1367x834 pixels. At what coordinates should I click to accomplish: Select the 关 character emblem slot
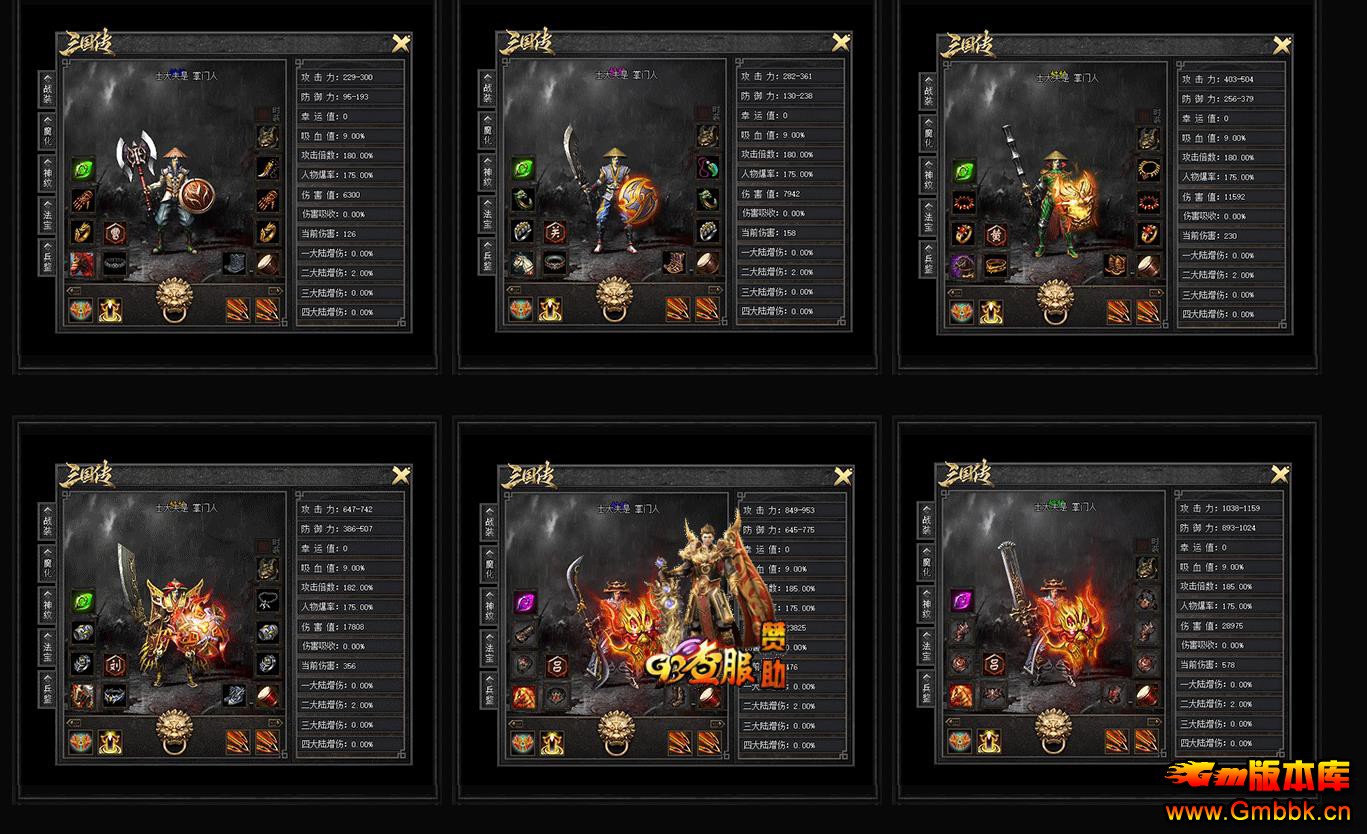[x=554, y=231]
